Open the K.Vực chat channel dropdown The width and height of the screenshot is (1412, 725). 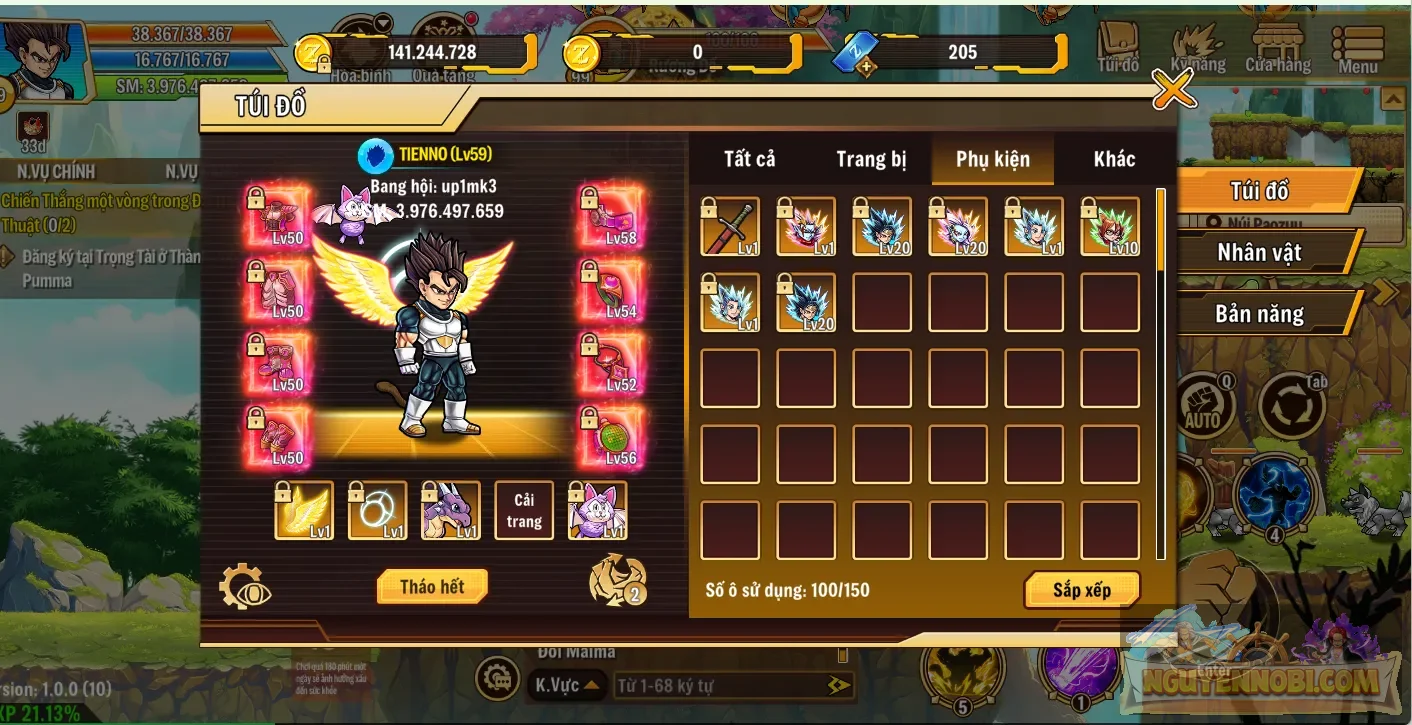564,685
